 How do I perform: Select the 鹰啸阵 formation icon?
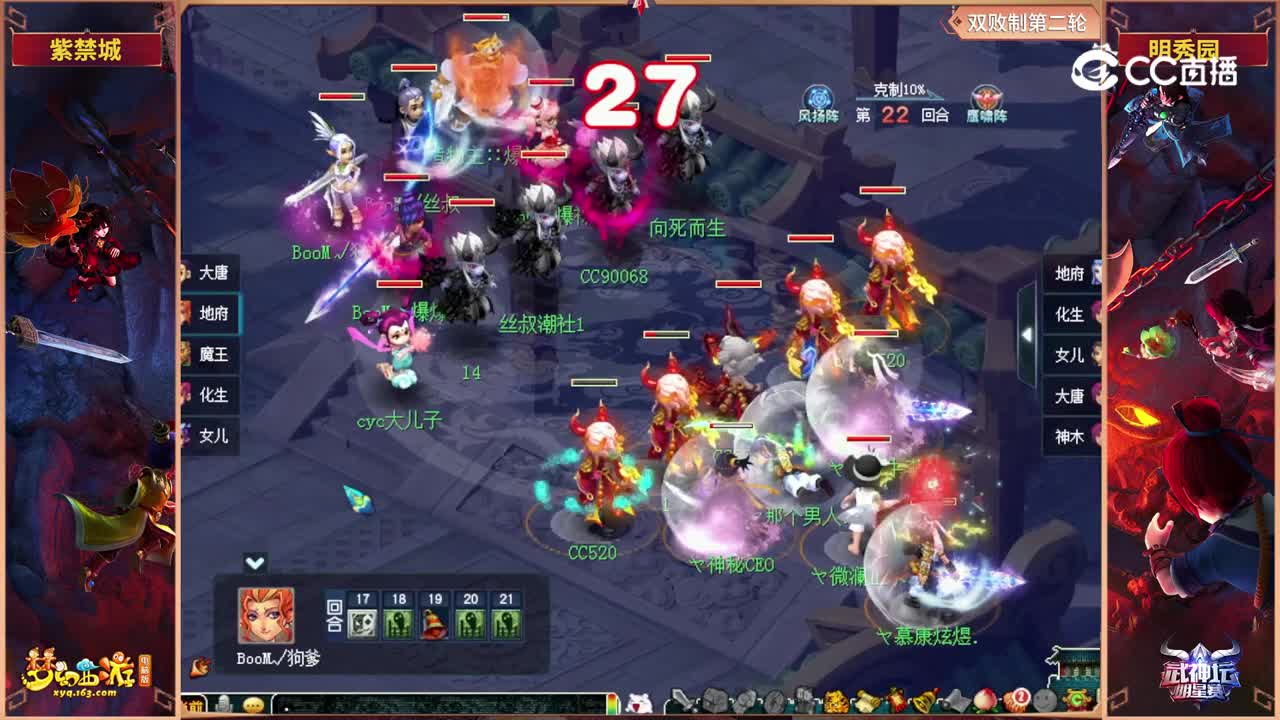tap(987, 95)
